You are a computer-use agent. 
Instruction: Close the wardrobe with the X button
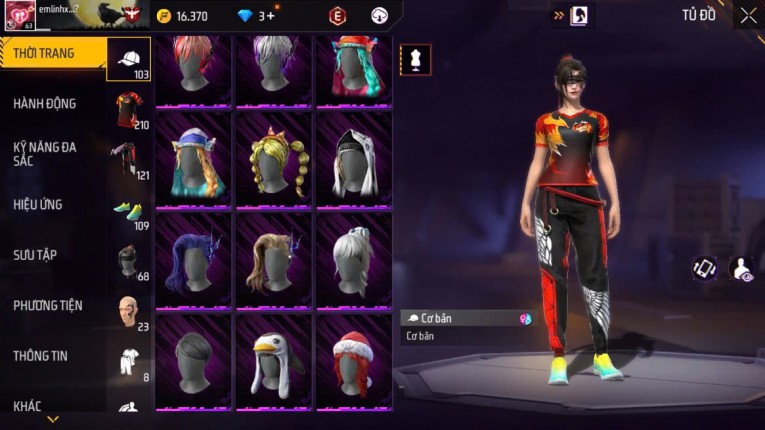click(x=748, y=15)
